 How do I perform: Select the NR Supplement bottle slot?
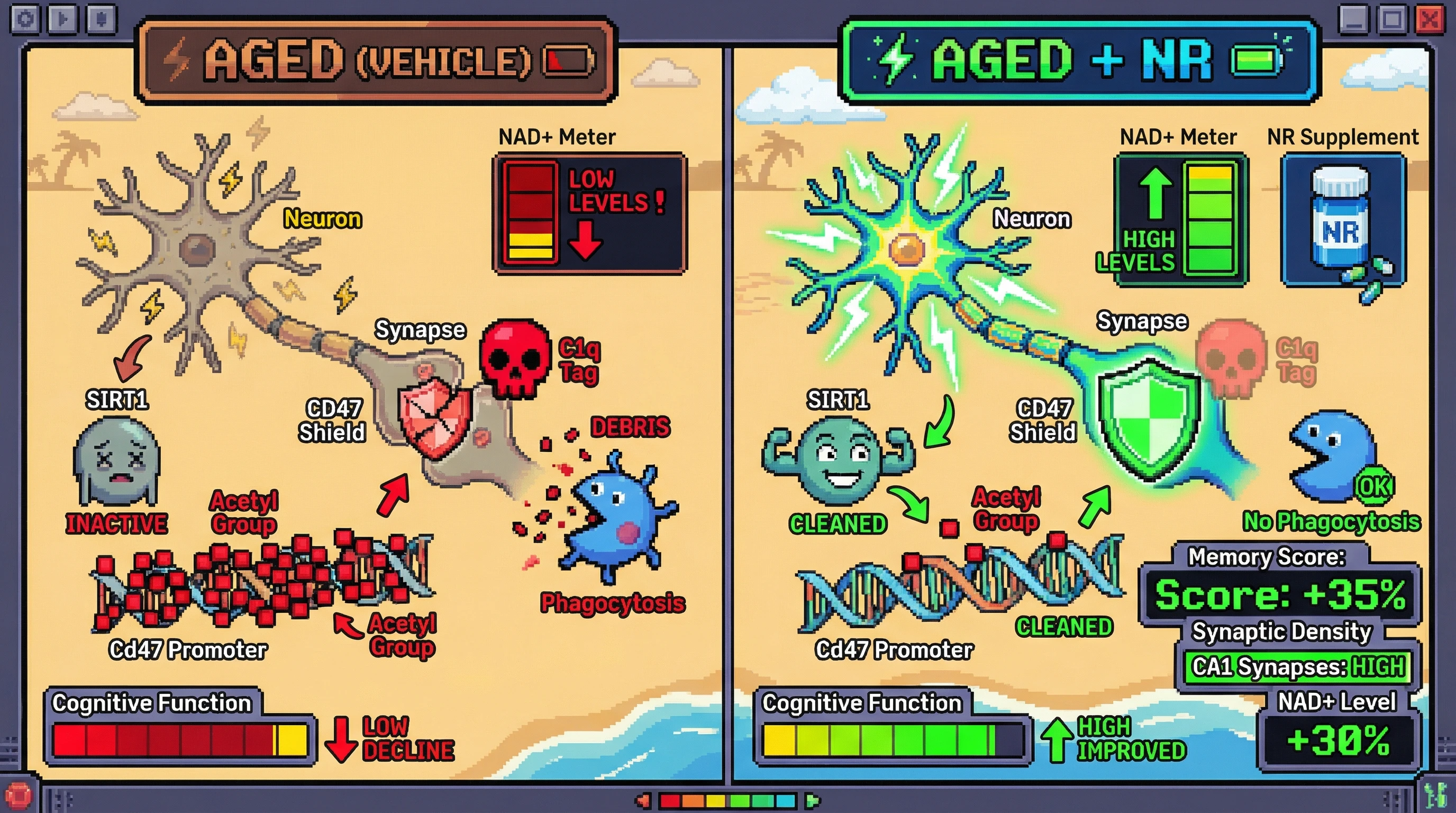1343,221
